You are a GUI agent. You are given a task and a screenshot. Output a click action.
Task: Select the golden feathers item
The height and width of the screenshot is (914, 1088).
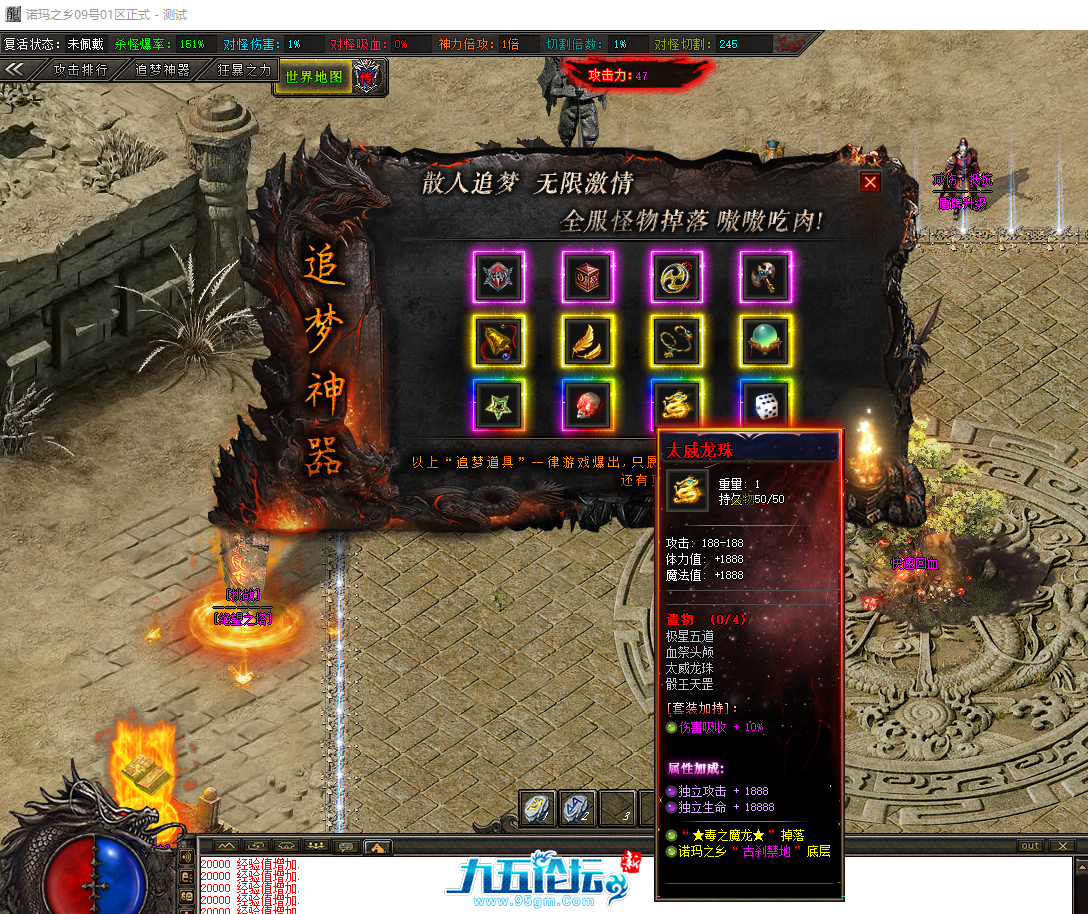588,342
